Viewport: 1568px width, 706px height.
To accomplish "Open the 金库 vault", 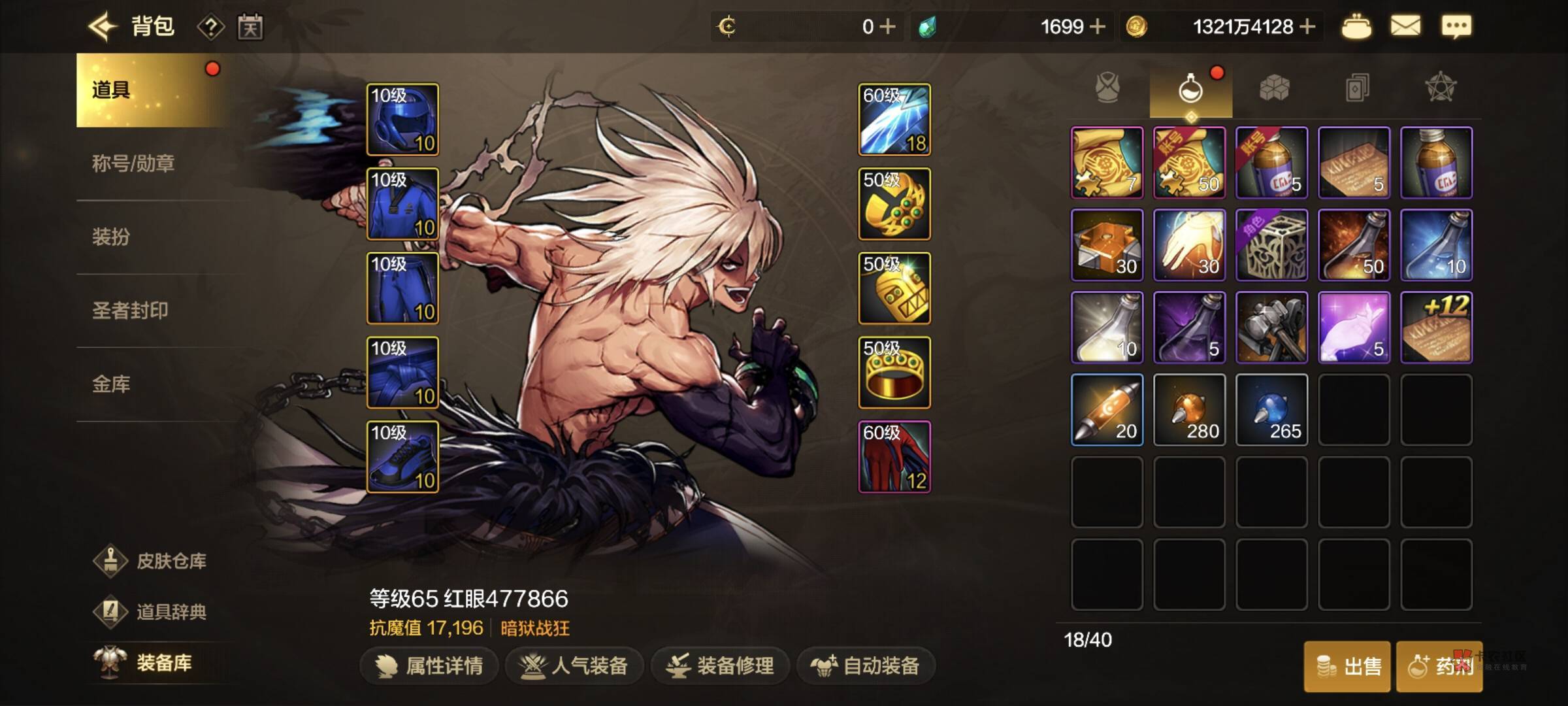I will point(111,384).
